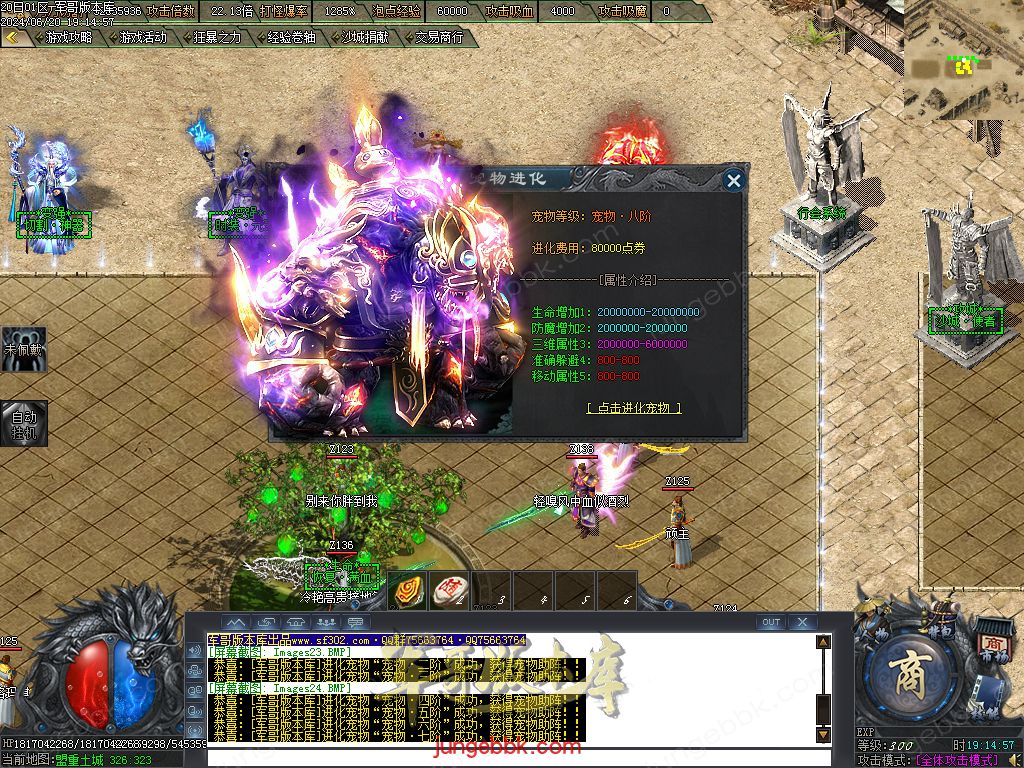
Task: Click the chat panel OUT button
Action: tap(770, 622)
